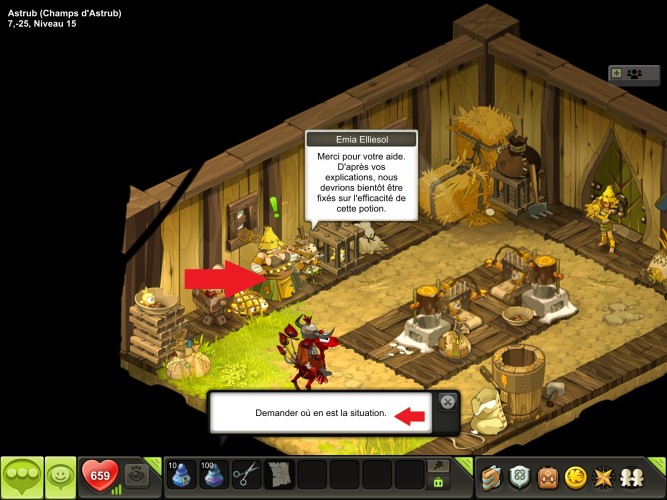Select the blue potion with count 100

pos(211,474)
